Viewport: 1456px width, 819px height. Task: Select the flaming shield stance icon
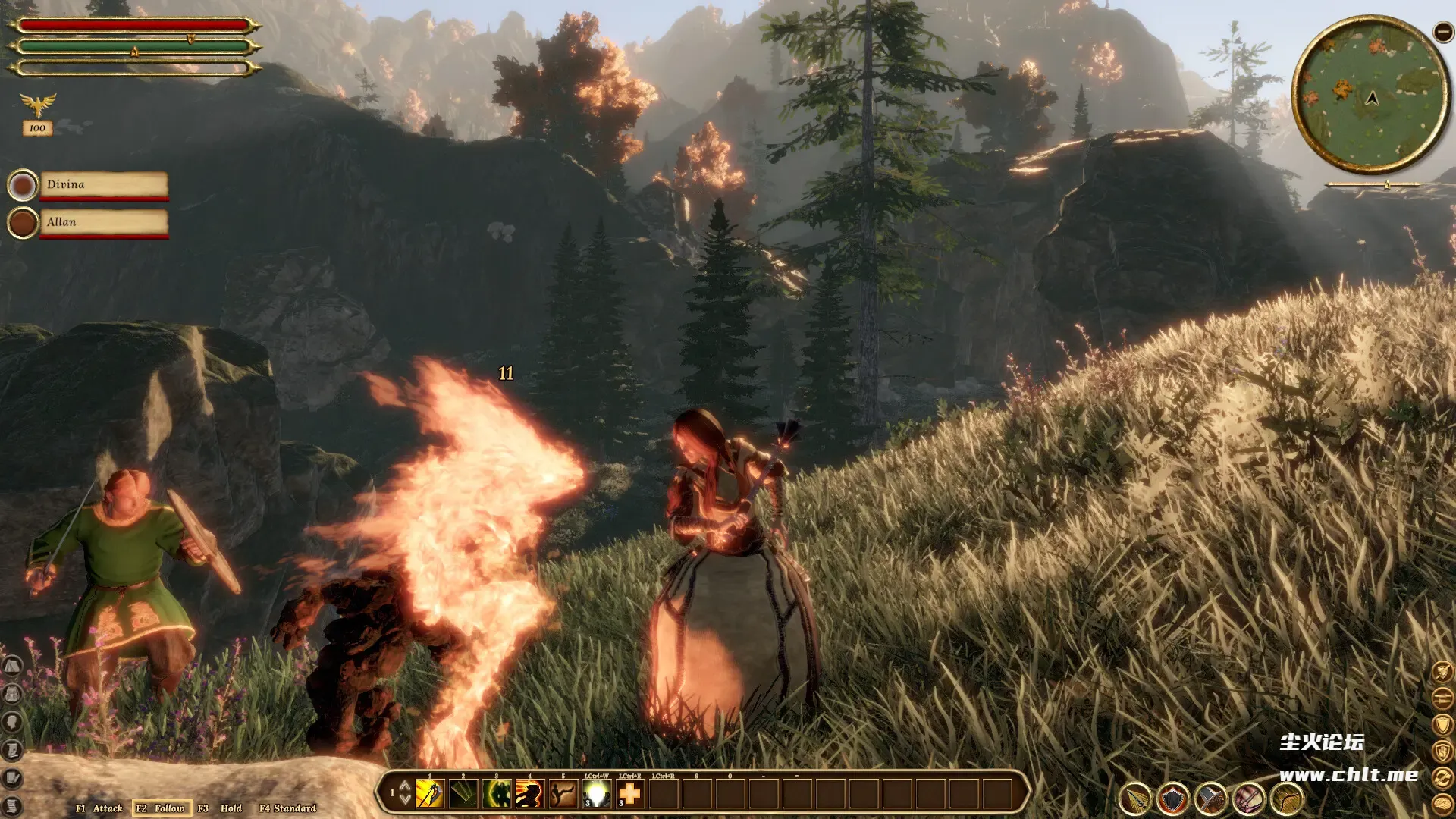(x=1173, y=799)
